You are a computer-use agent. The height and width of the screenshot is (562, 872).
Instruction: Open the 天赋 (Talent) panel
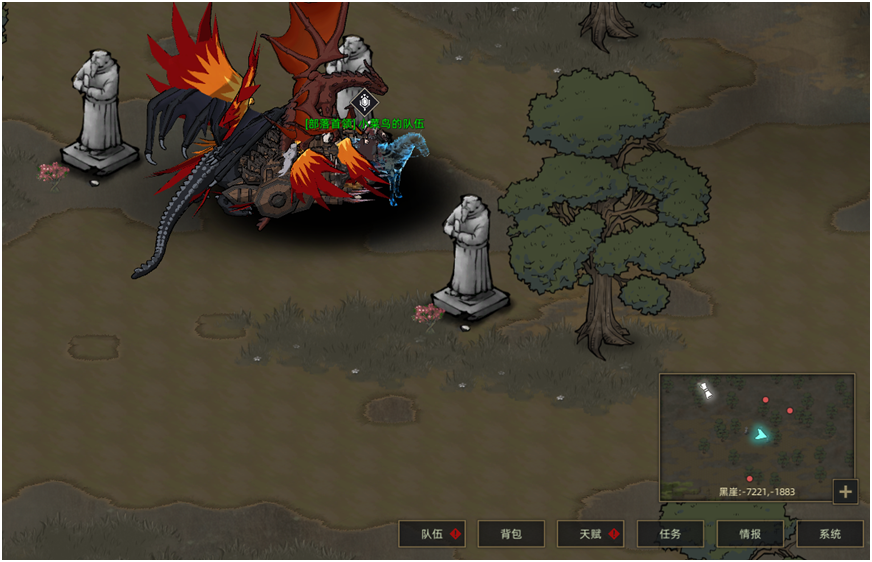click(x=590, y=534)
